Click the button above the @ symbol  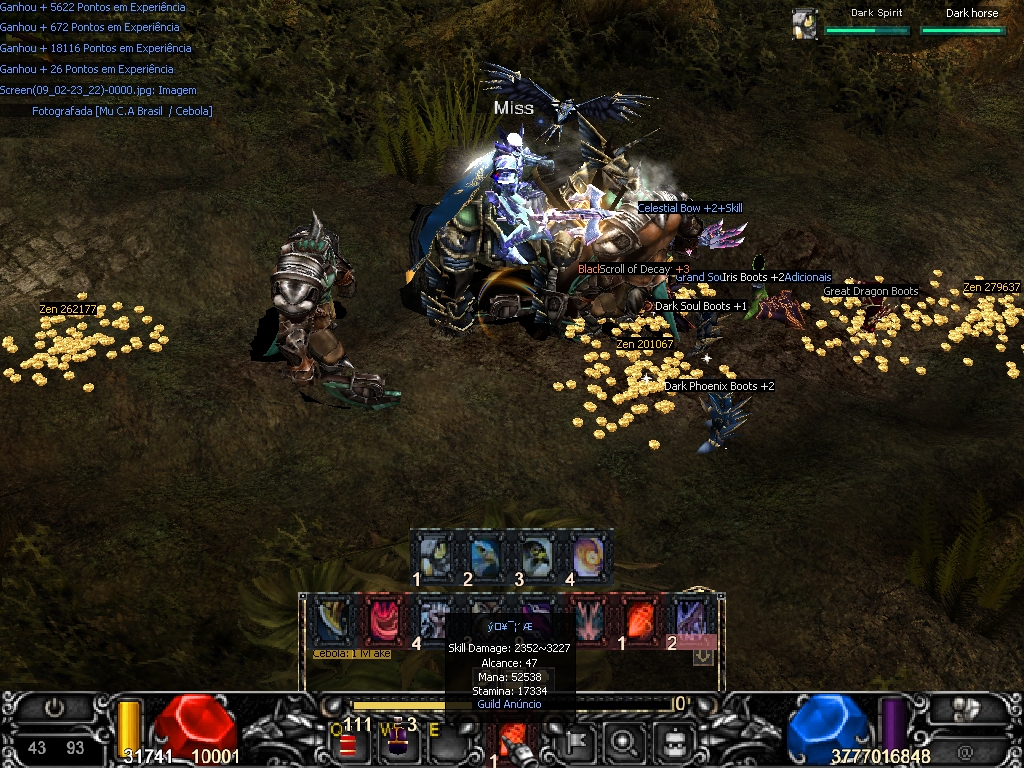point(965,708)
